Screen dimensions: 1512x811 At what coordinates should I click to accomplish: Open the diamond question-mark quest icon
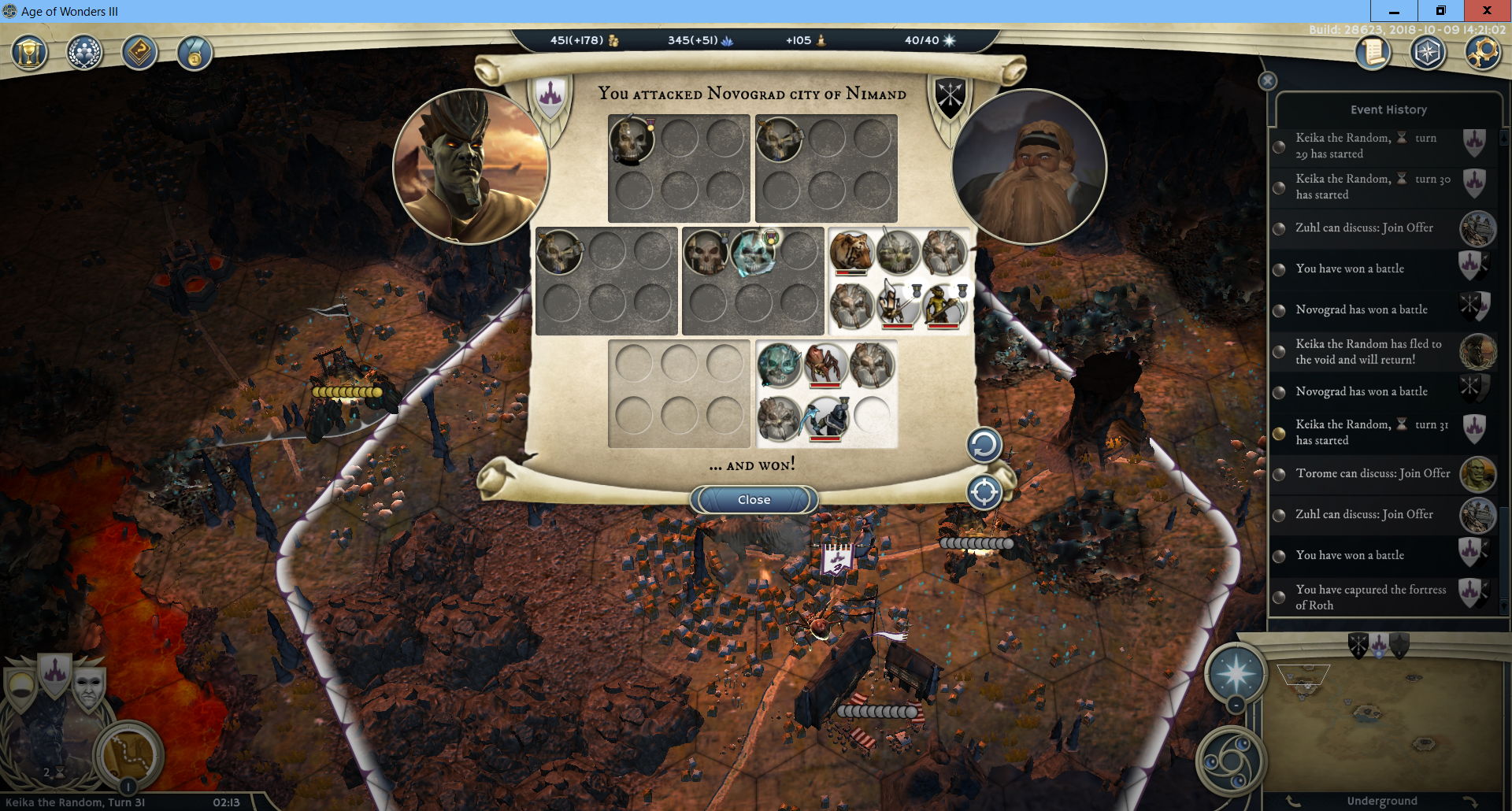[x=139, y=54]
